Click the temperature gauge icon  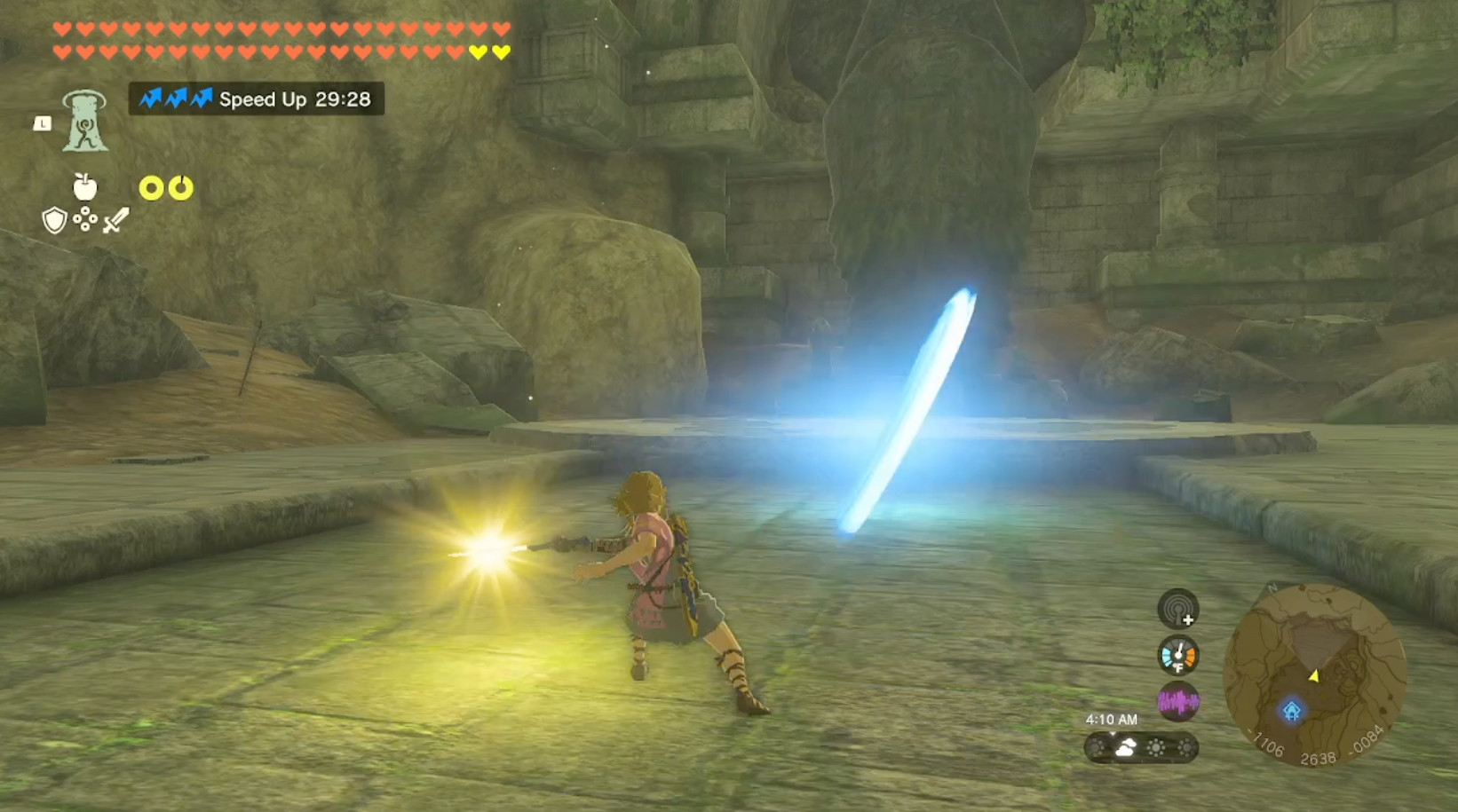[x=1178, y=654]
